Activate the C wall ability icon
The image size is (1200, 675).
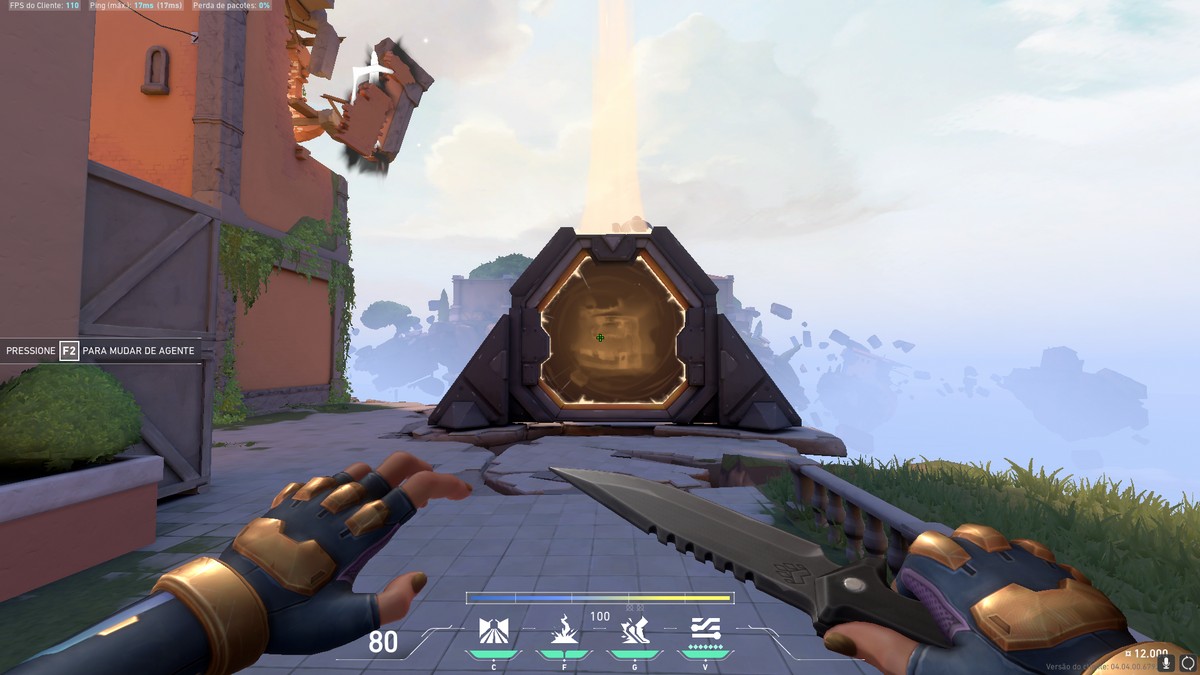(x=493, y=631)
